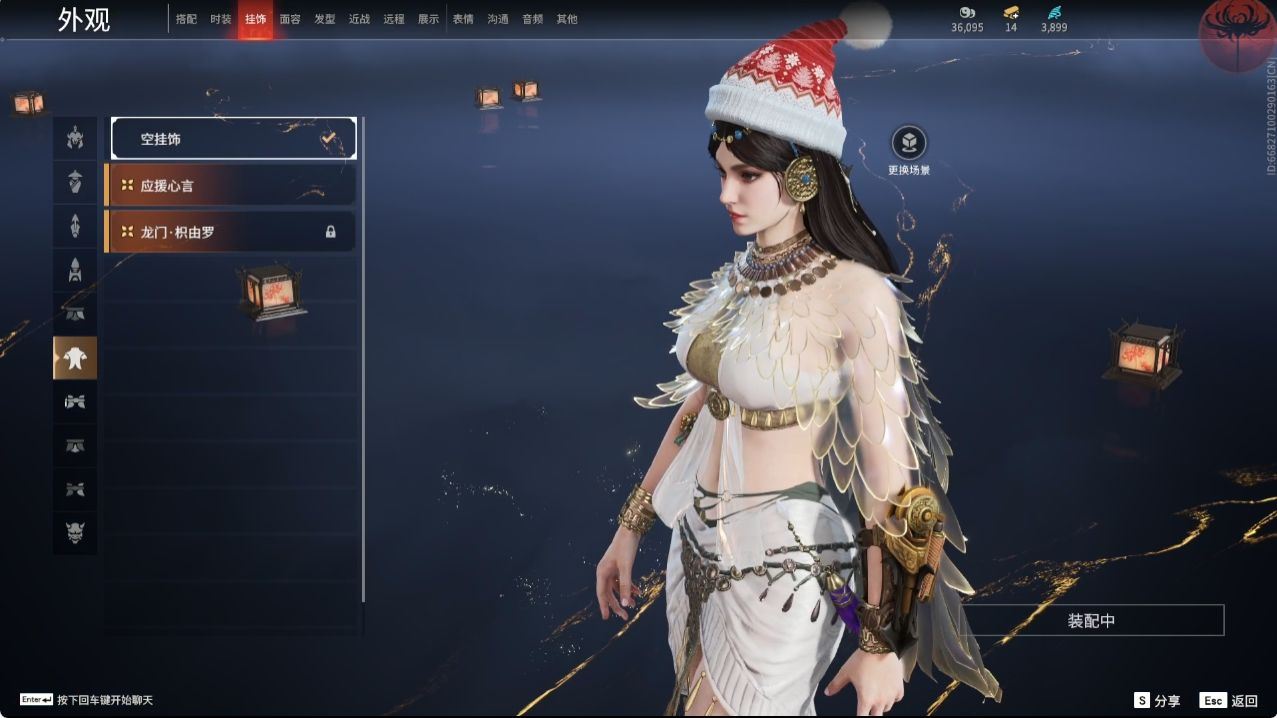This screenshot has height=718, width=1277.
Task: Open the 发型 hairstyle tab
Action: coord(325,19)
